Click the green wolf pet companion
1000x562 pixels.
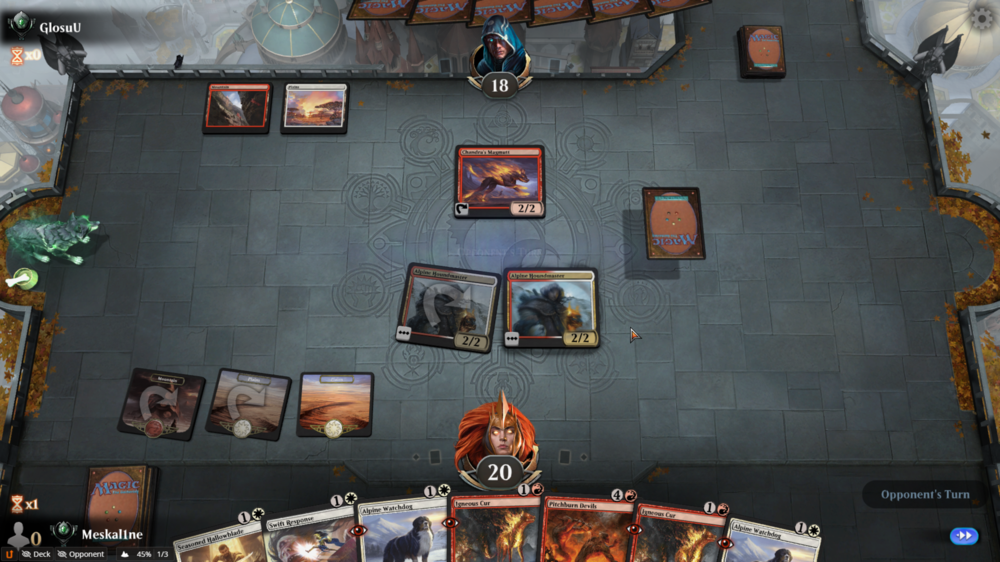[53, 240]
